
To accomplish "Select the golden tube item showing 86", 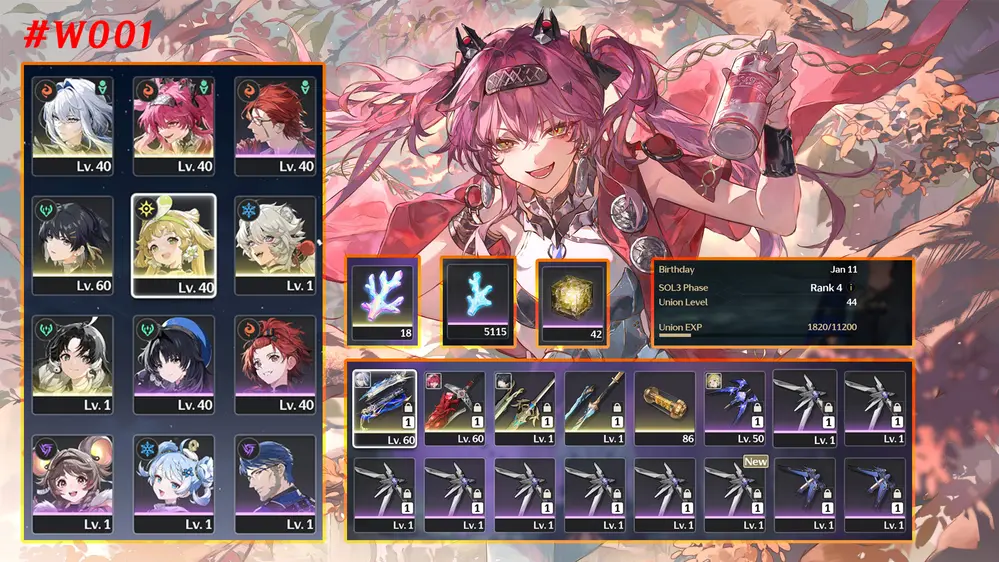I will click(x=665, y=408).
